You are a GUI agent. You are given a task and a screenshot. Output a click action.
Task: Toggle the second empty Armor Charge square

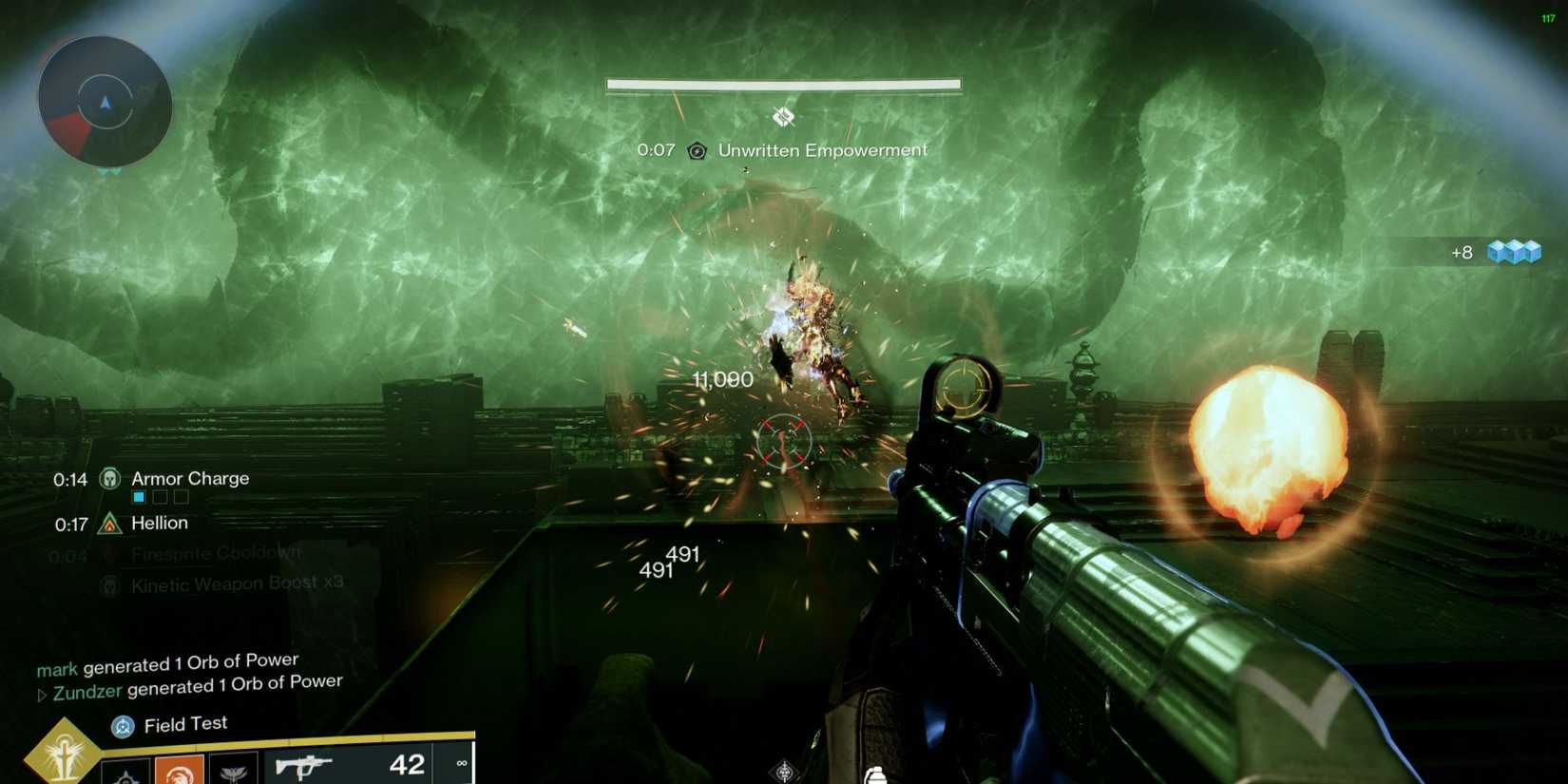click(x=160, y=496)
